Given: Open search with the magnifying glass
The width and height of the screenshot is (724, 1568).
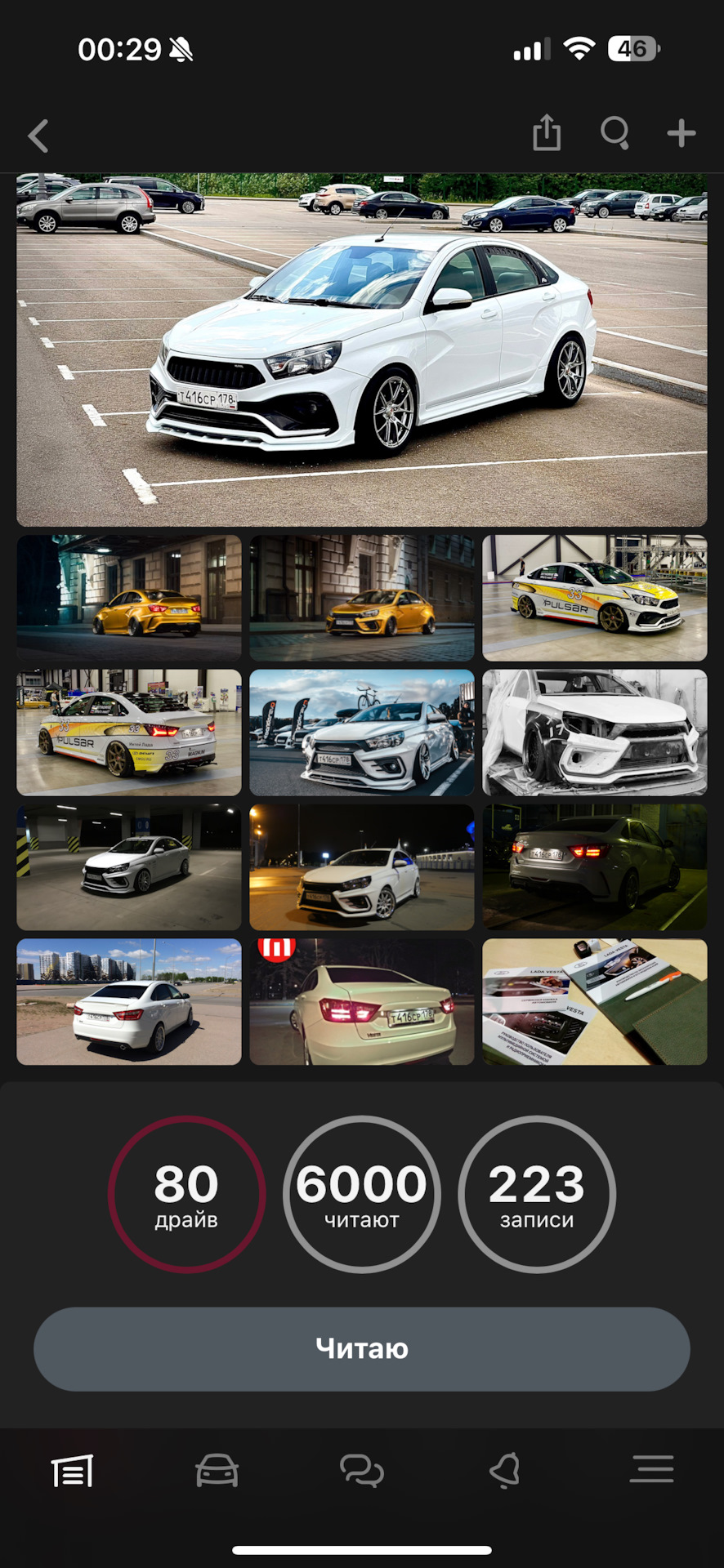Looking at the screenshot, I should click(615, 133).
